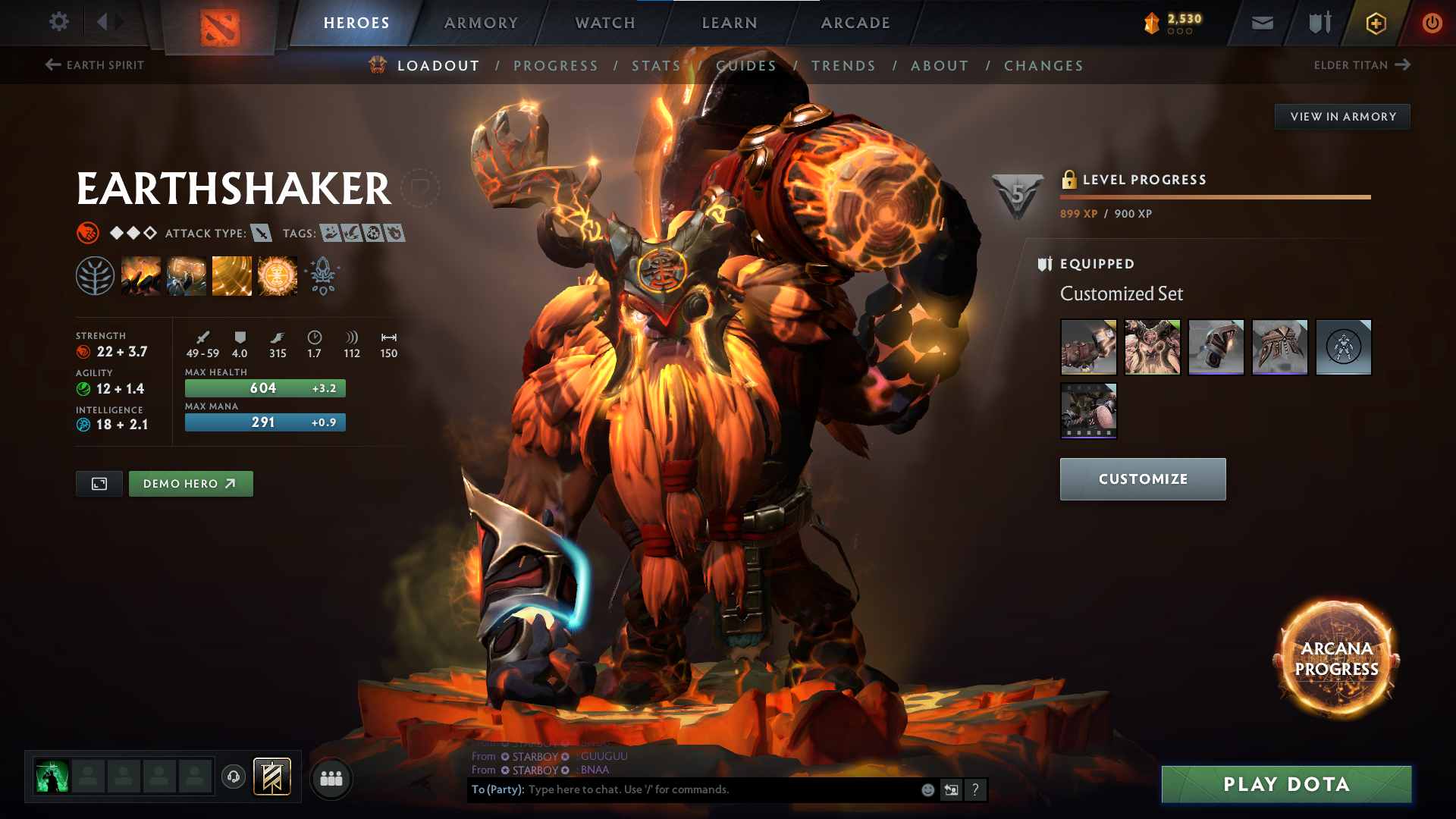Click the shield and sword armory icon

(1318, 23)
